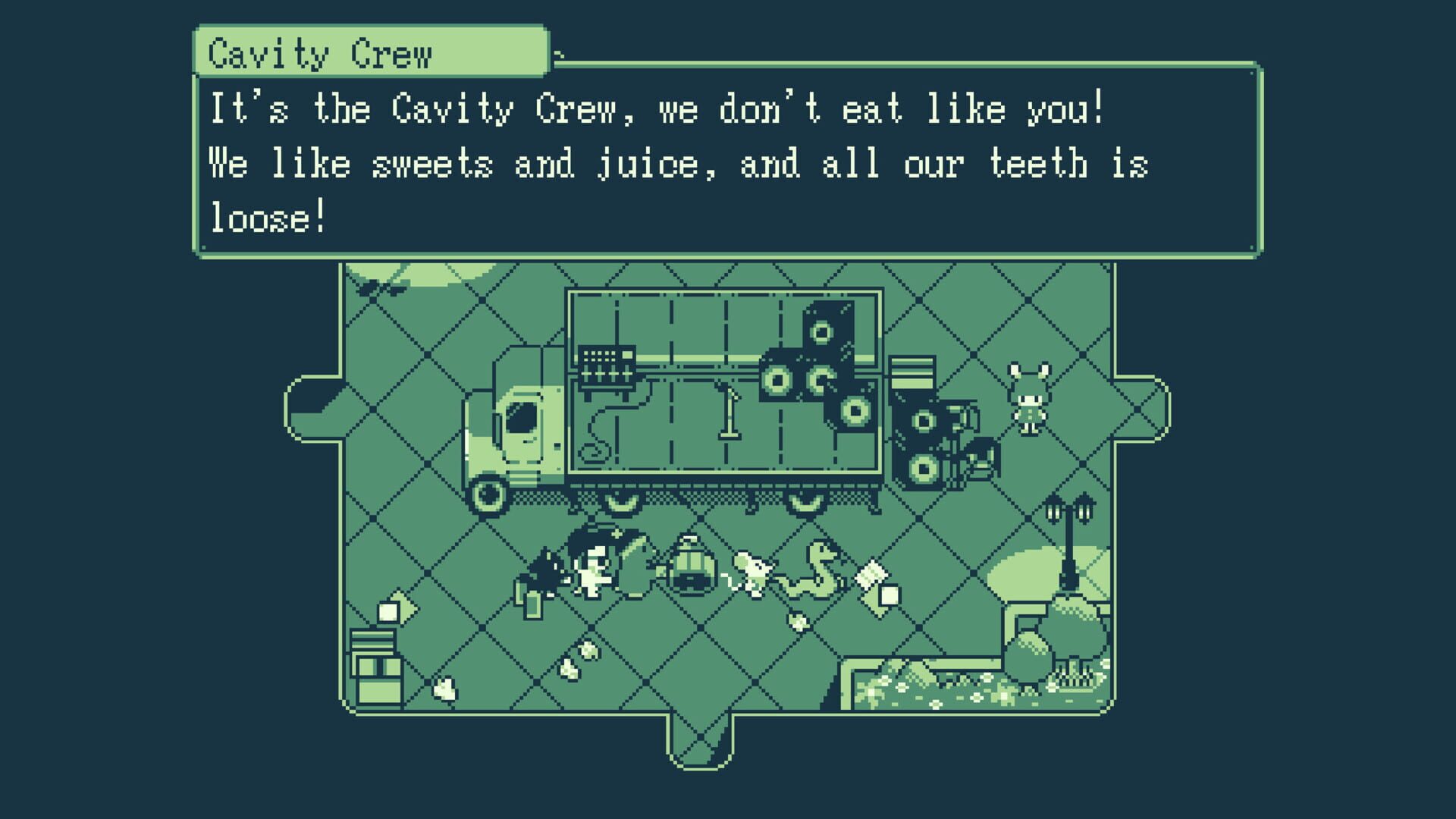
Task: Select the dialogue box pointer arrow
Action: point(559,55)
